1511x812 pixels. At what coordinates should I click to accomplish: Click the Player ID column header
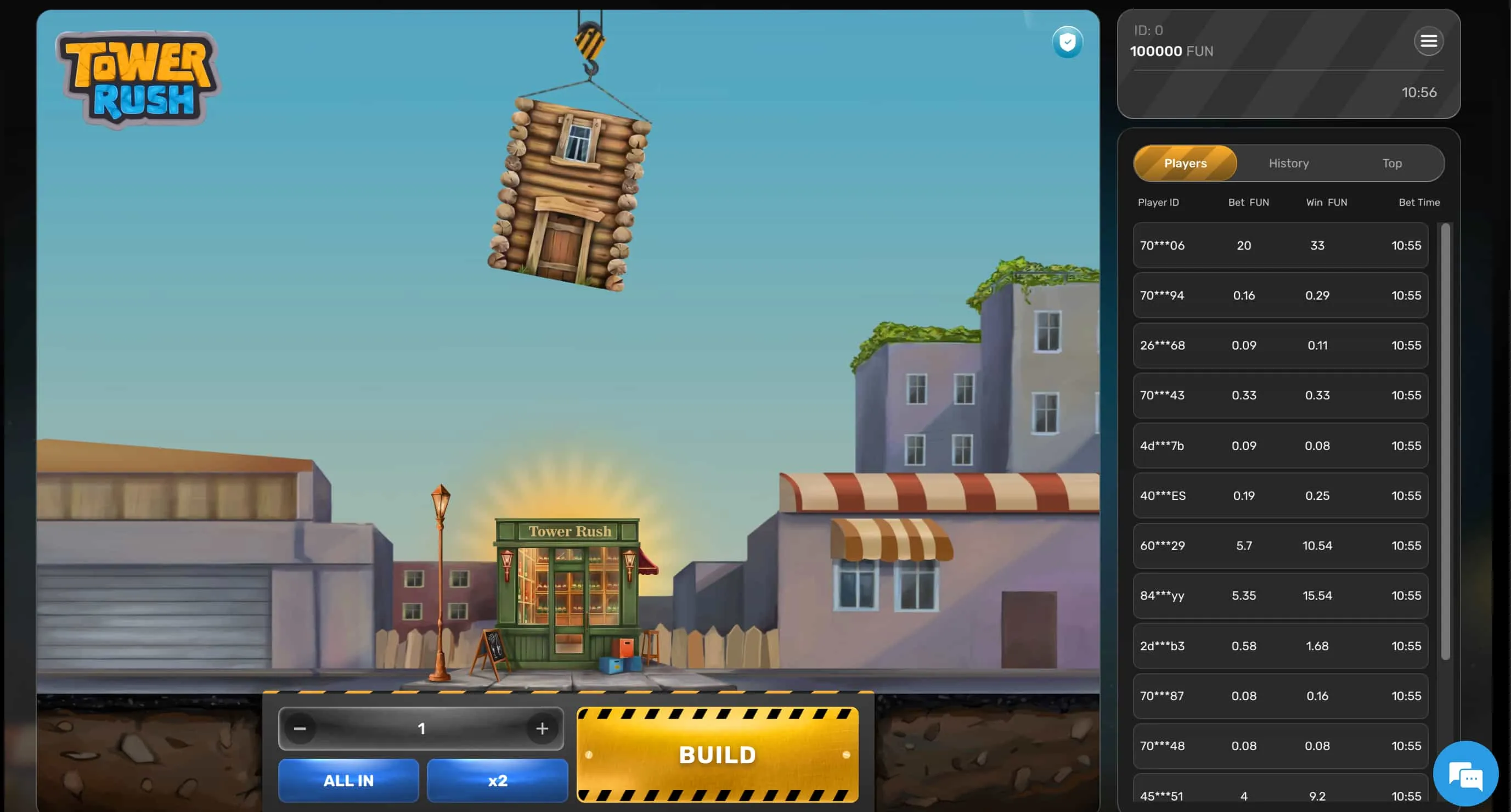click(x=1158, y=202)
